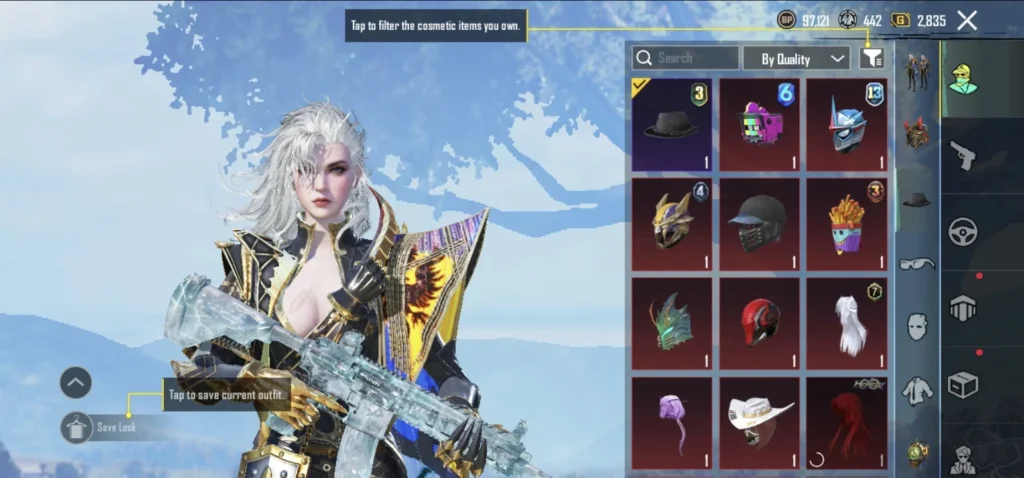The image size is (1024, 478).
Task: Open the steering wheel vehicles category
Action: tap(963, 232)
